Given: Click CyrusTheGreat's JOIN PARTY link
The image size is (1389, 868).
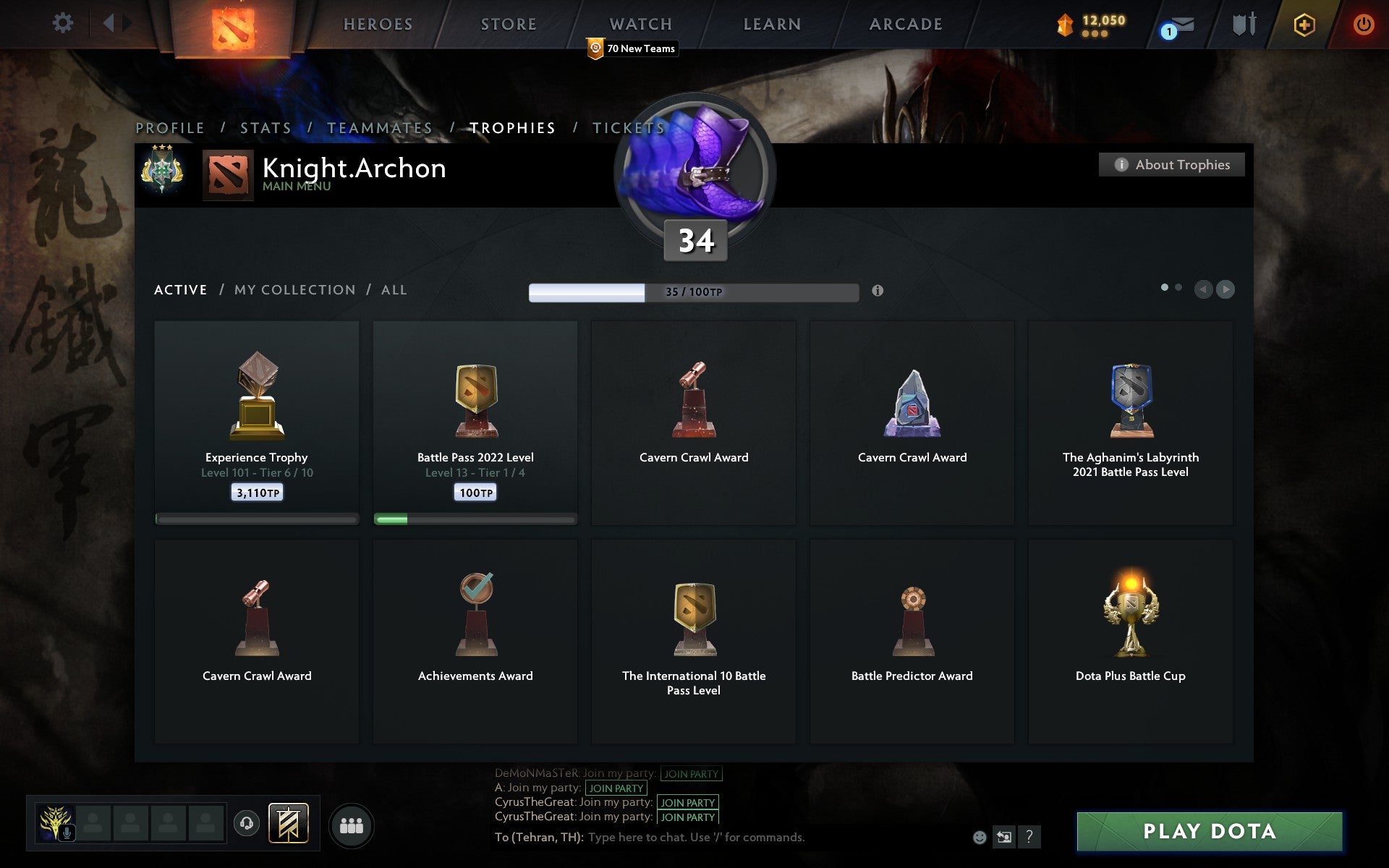Looking at the screenshot, I should point(686,803).
